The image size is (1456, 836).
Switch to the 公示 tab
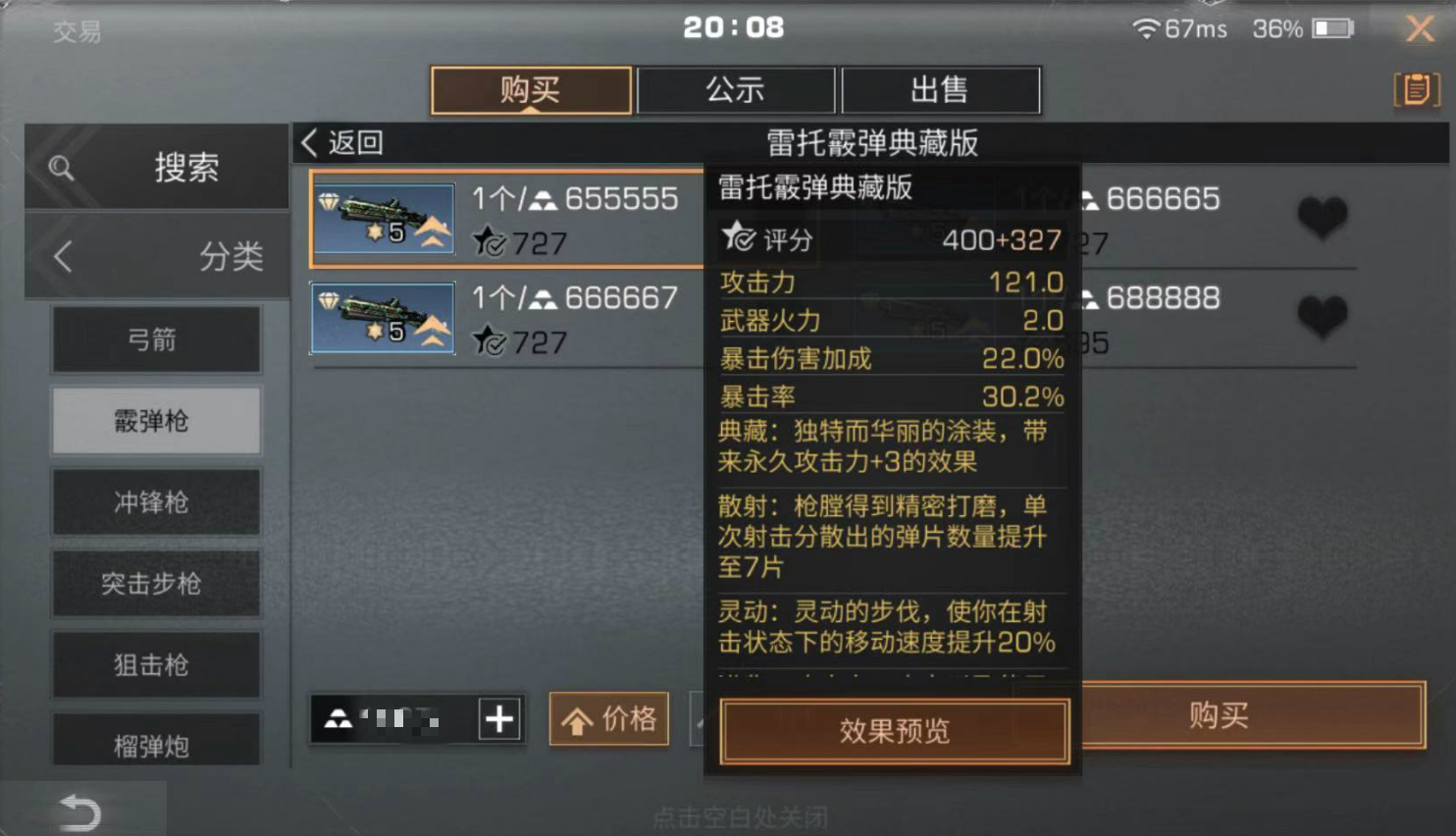pos(735,89)
